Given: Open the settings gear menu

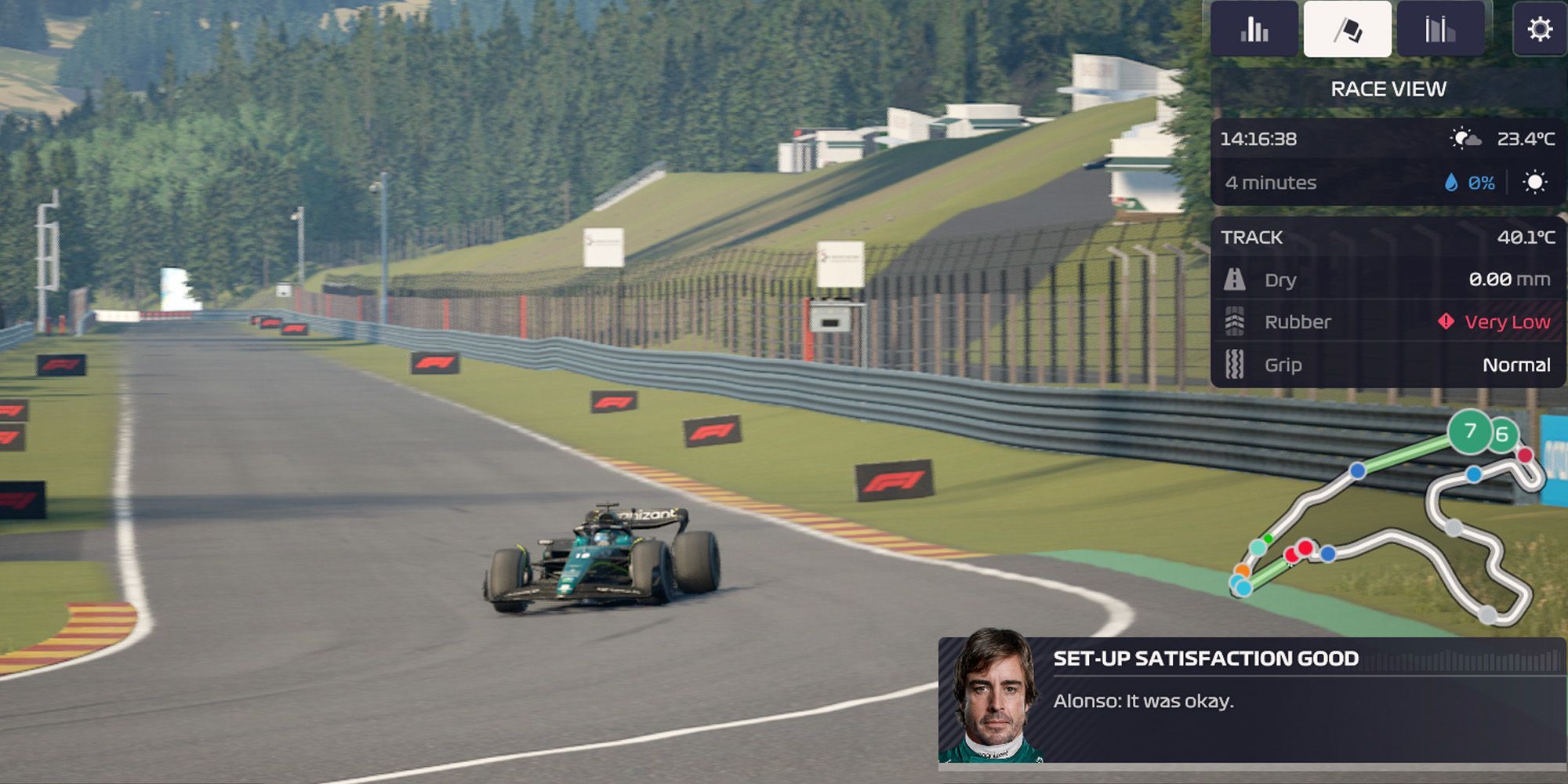Looking at the screenshot, I should 1540,30.
